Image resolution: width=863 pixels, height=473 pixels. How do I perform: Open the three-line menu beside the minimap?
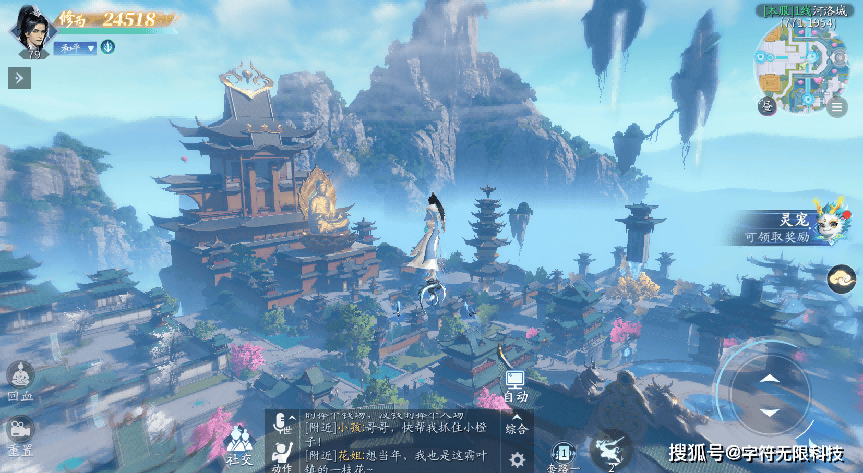(x=837, y=105)
